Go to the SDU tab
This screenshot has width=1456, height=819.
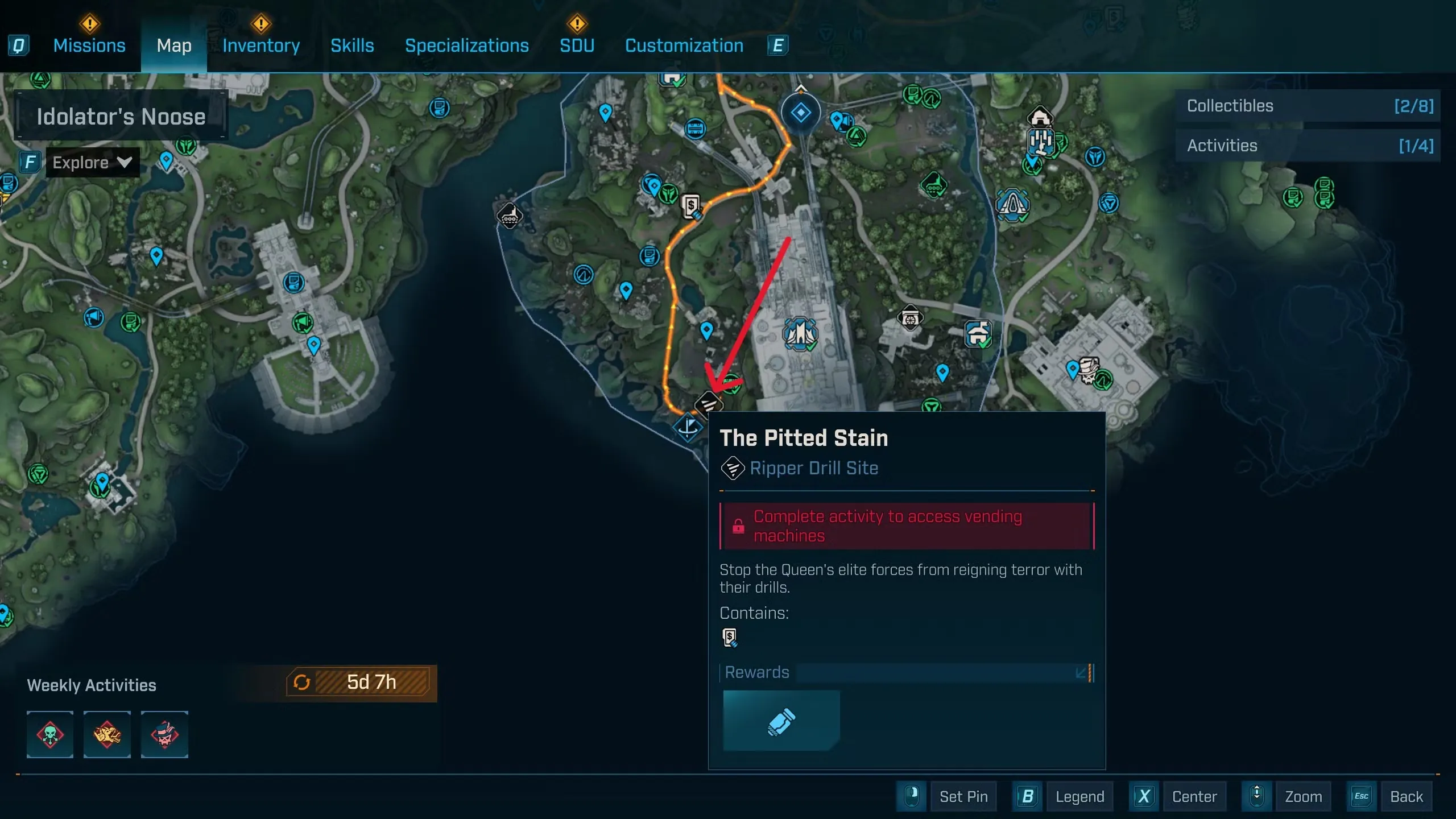pos(577,45)
